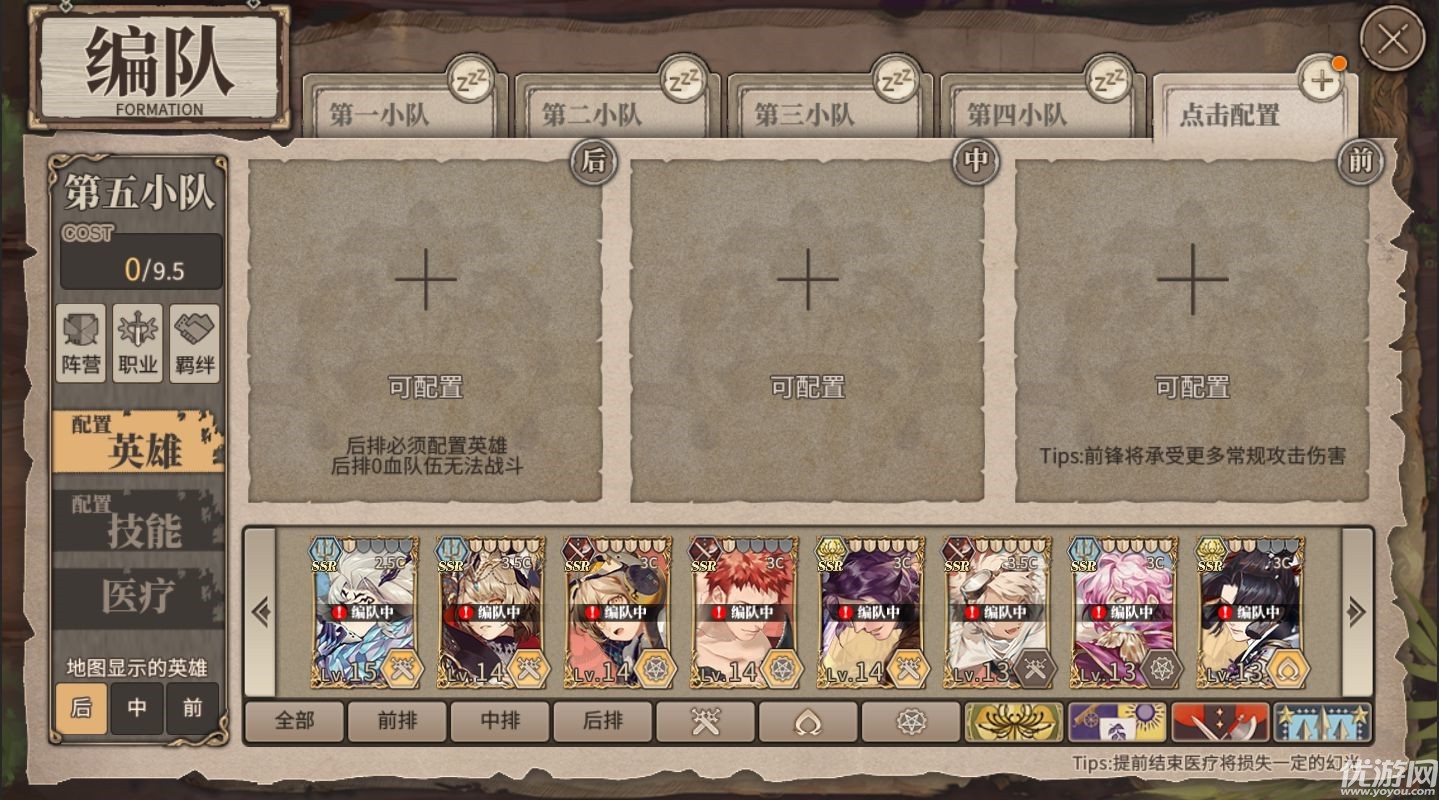Select the pink-haired Lv.13 hero card
Viewport: 1439px width, 800px height.
pos(1123,612)
